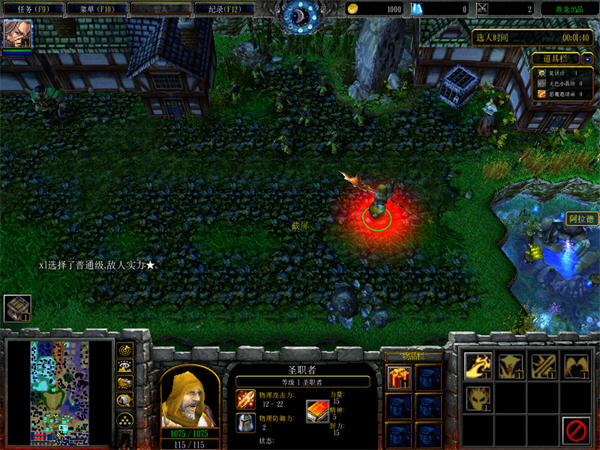
Task: Click the top minimap signal button
Action: [x=126, y=351]
